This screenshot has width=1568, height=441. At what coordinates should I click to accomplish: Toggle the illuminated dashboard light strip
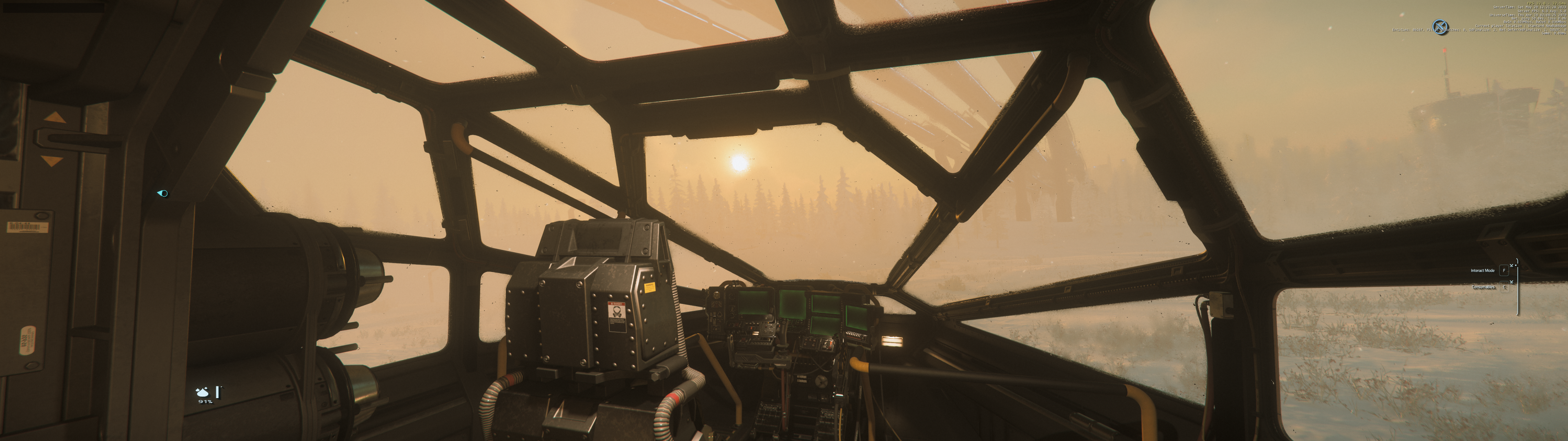tap(892, 341)
